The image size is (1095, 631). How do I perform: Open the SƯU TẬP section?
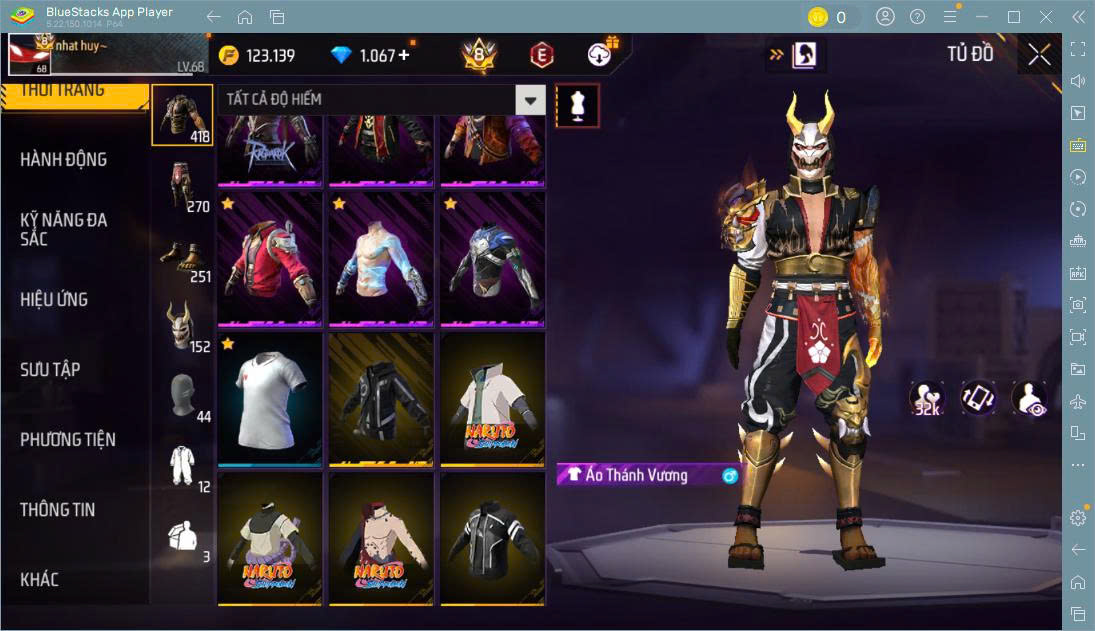pyautogui.click(x=51, y=370)
